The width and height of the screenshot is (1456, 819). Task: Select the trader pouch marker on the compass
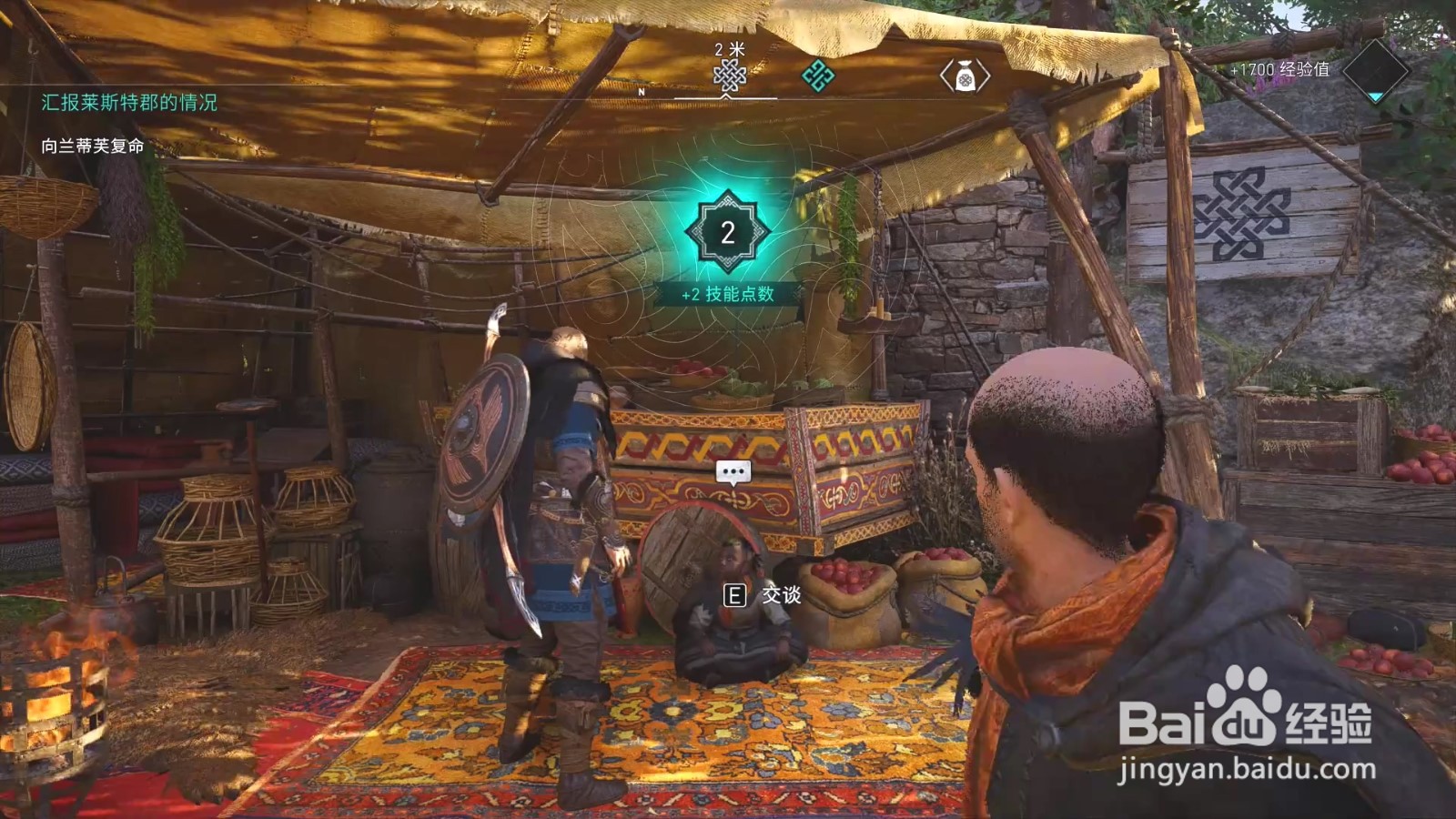[965, 76]
